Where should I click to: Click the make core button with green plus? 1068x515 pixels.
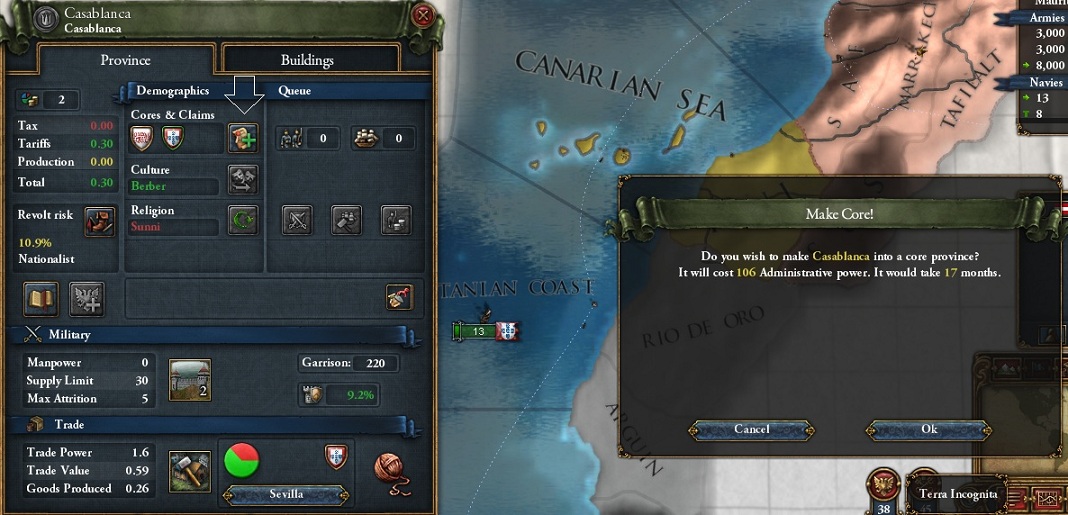click(242, 138)
